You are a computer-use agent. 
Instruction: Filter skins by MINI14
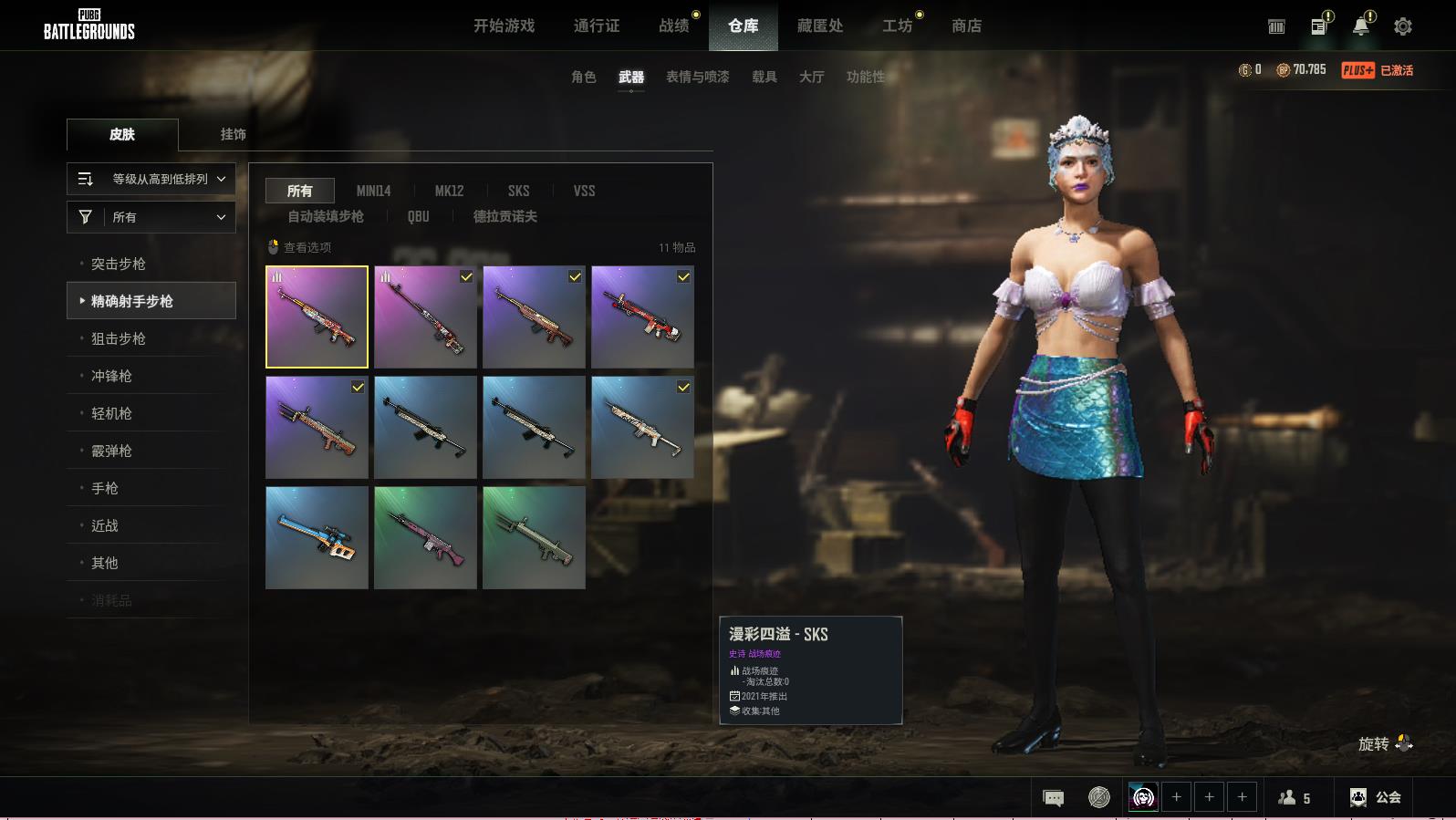(373, 192)
